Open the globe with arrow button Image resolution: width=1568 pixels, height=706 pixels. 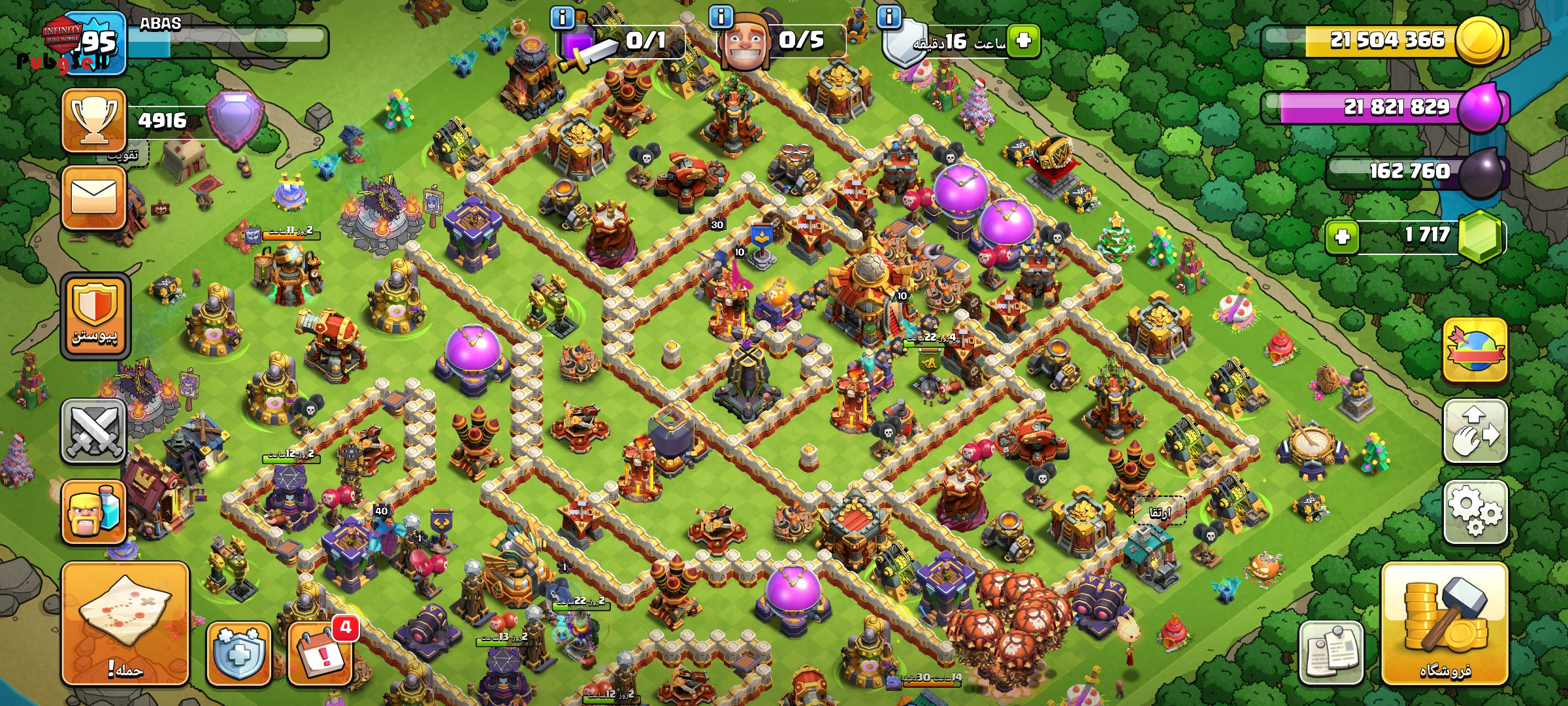[x=1475, y=350]
